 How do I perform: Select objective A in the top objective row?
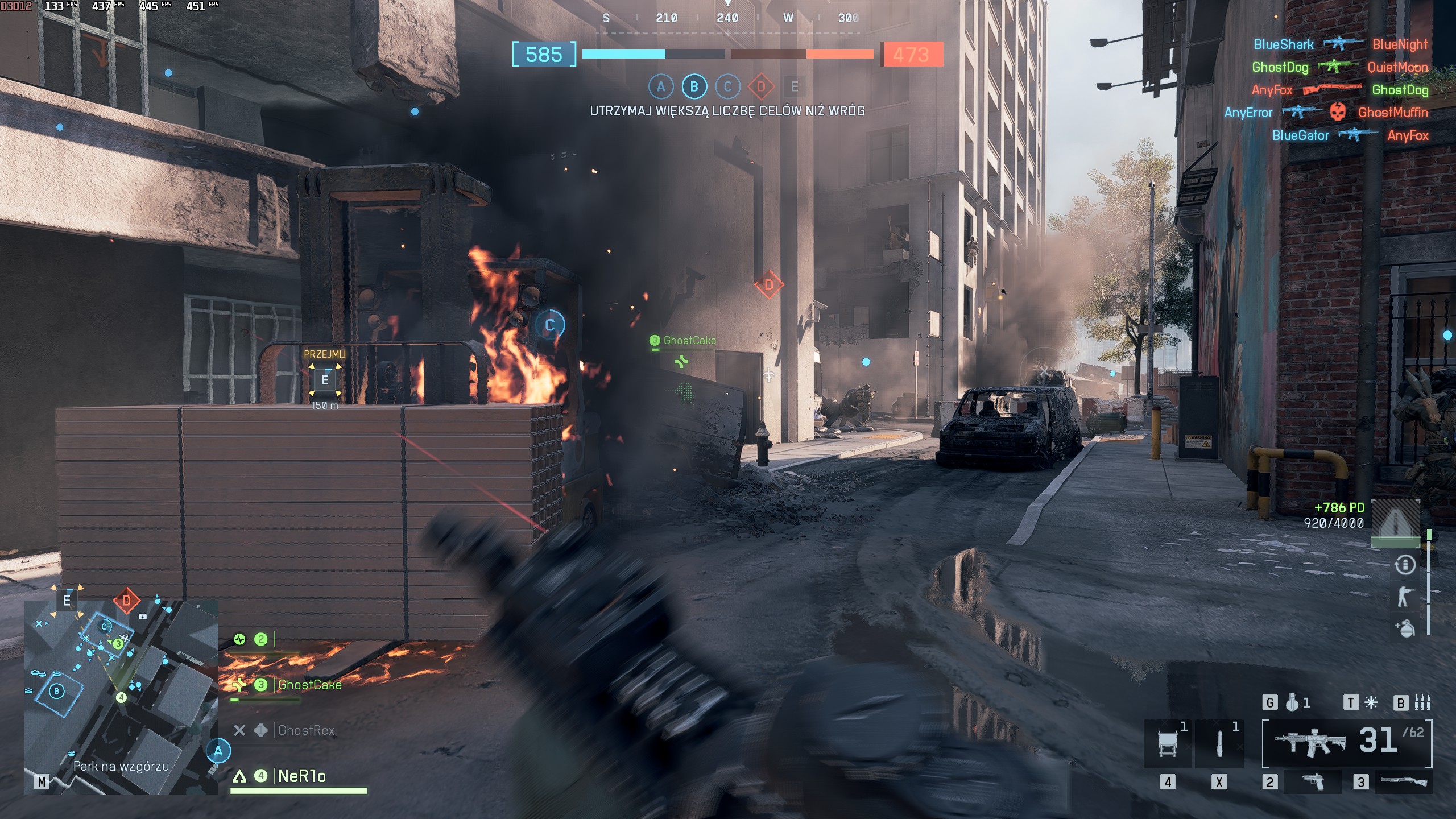click(661, 87)
